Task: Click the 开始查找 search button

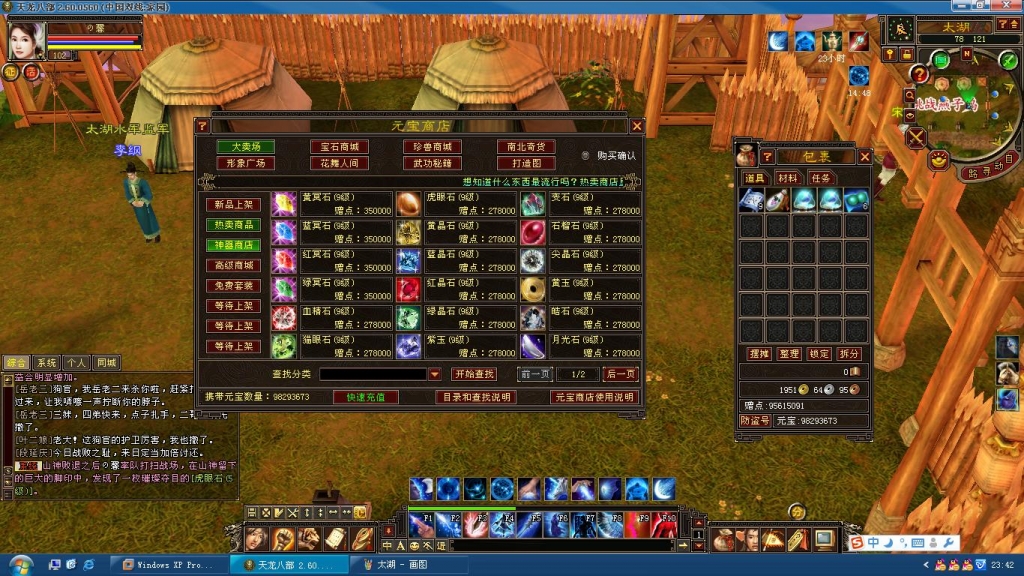Action: (x=474, y=374)
